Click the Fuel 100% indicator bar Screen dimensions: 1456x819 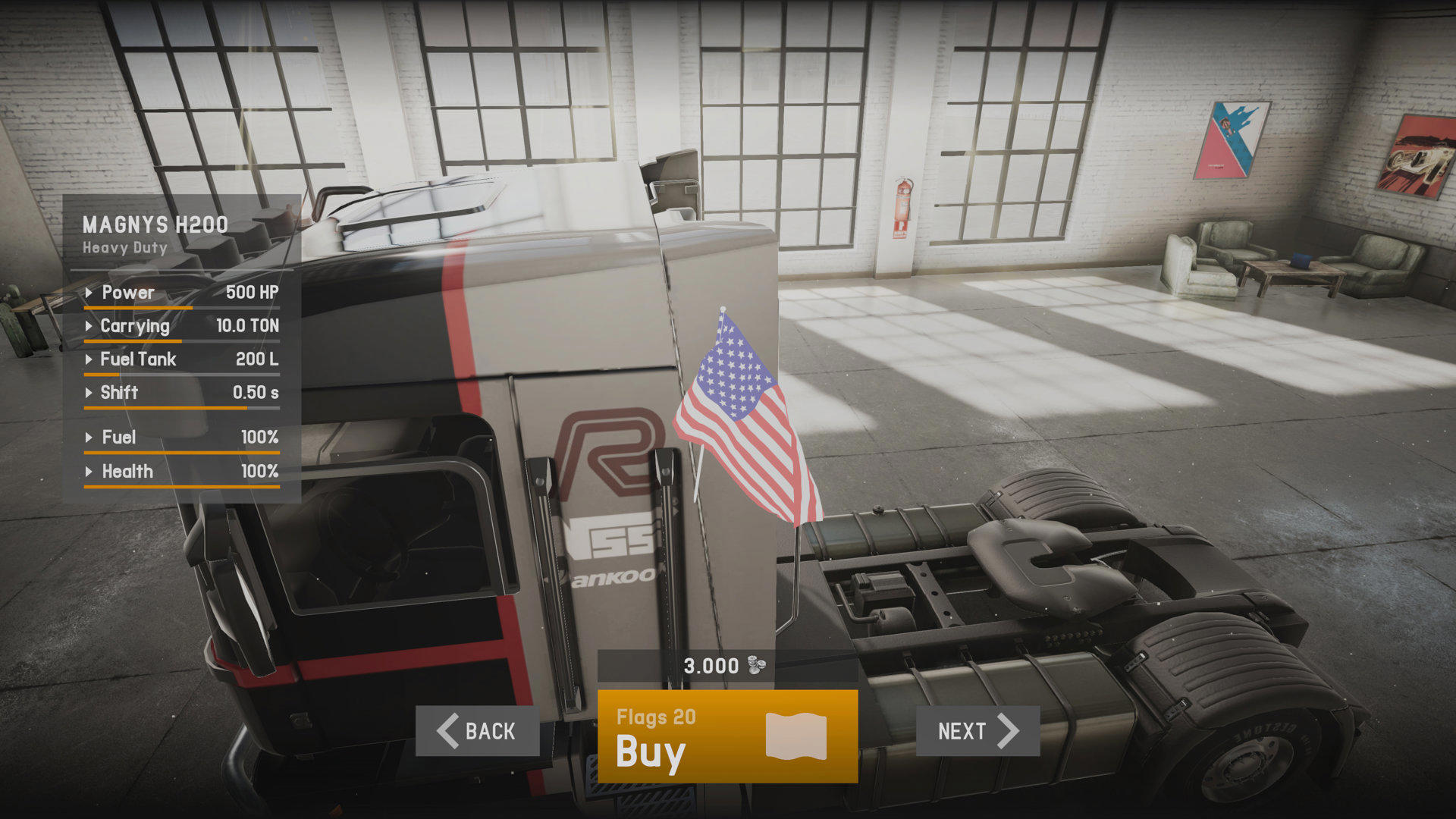point(182,453)
